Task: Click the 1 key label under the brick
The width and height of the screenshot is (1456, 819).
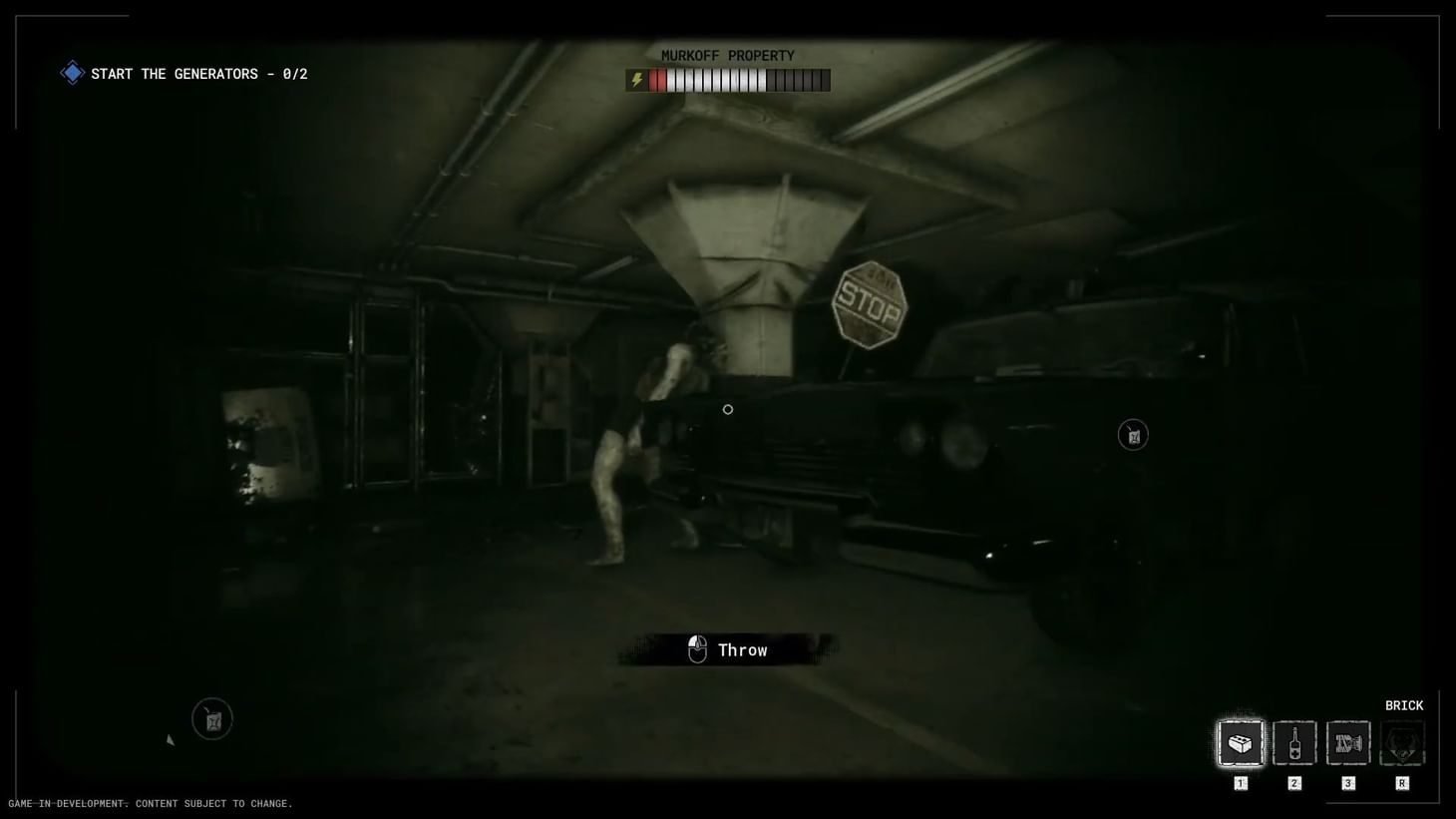Action: [x=1240, y=783]
